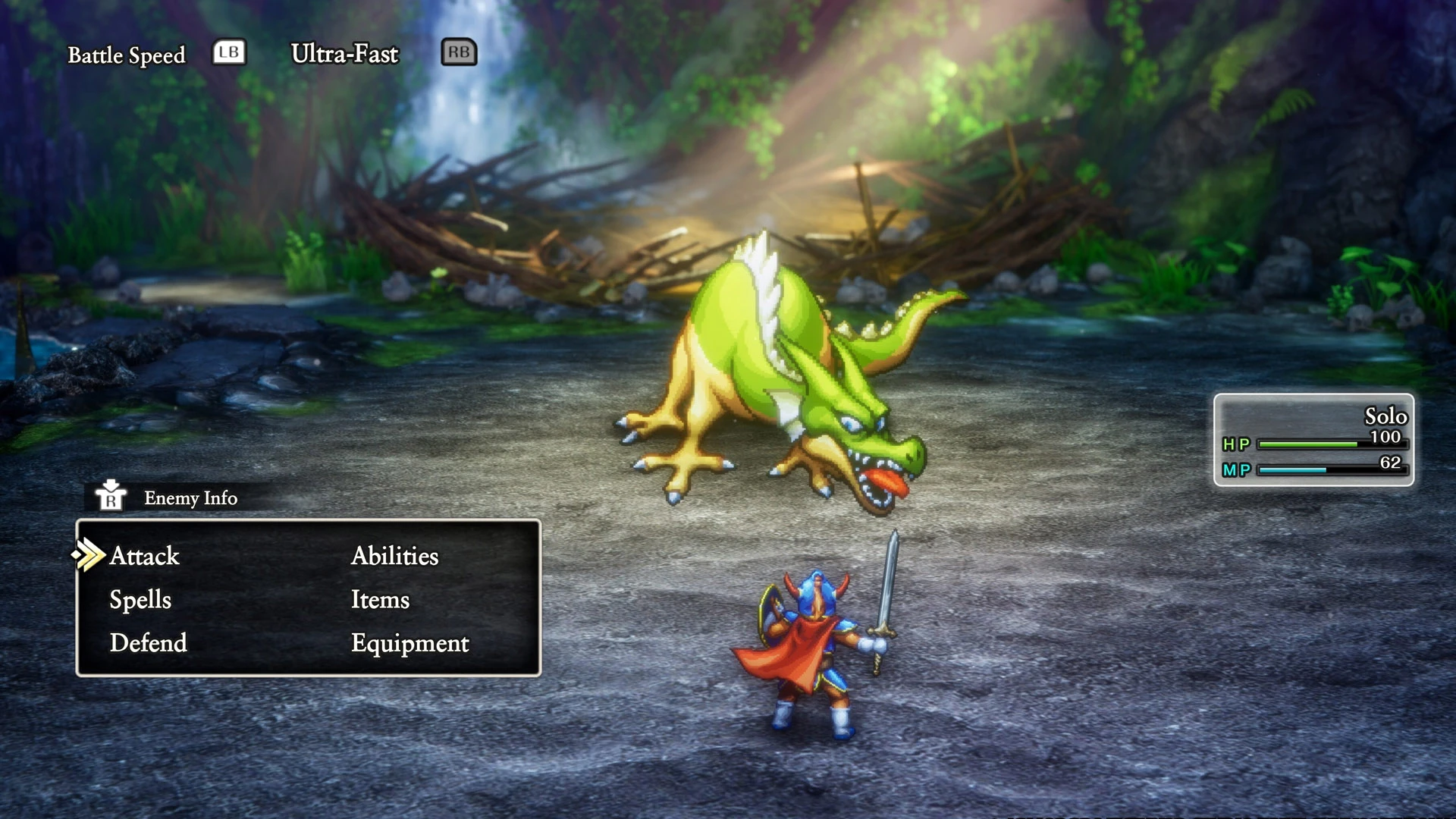Image resolution: width=1456 pixels, height=819 pixels.
Task: Open the Spells list
Action: tap(140, 600)
